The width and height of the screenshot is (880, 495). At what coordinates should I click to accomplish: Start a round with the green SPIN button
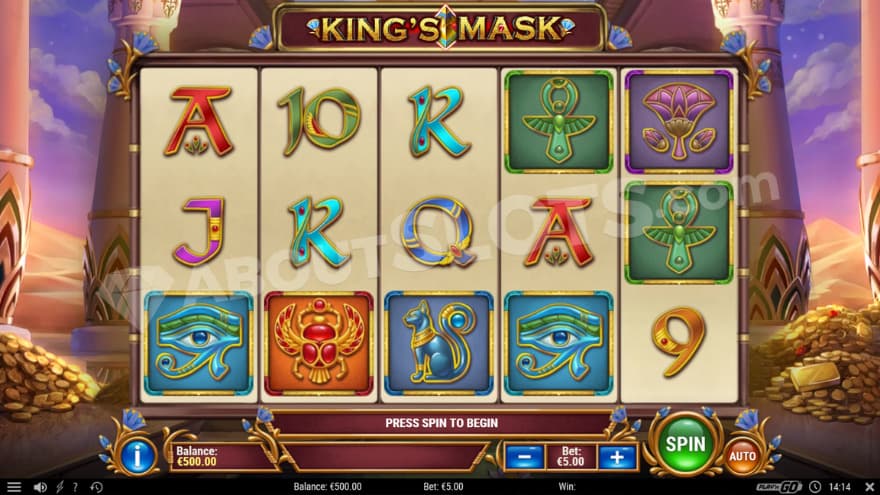[686, 443]
